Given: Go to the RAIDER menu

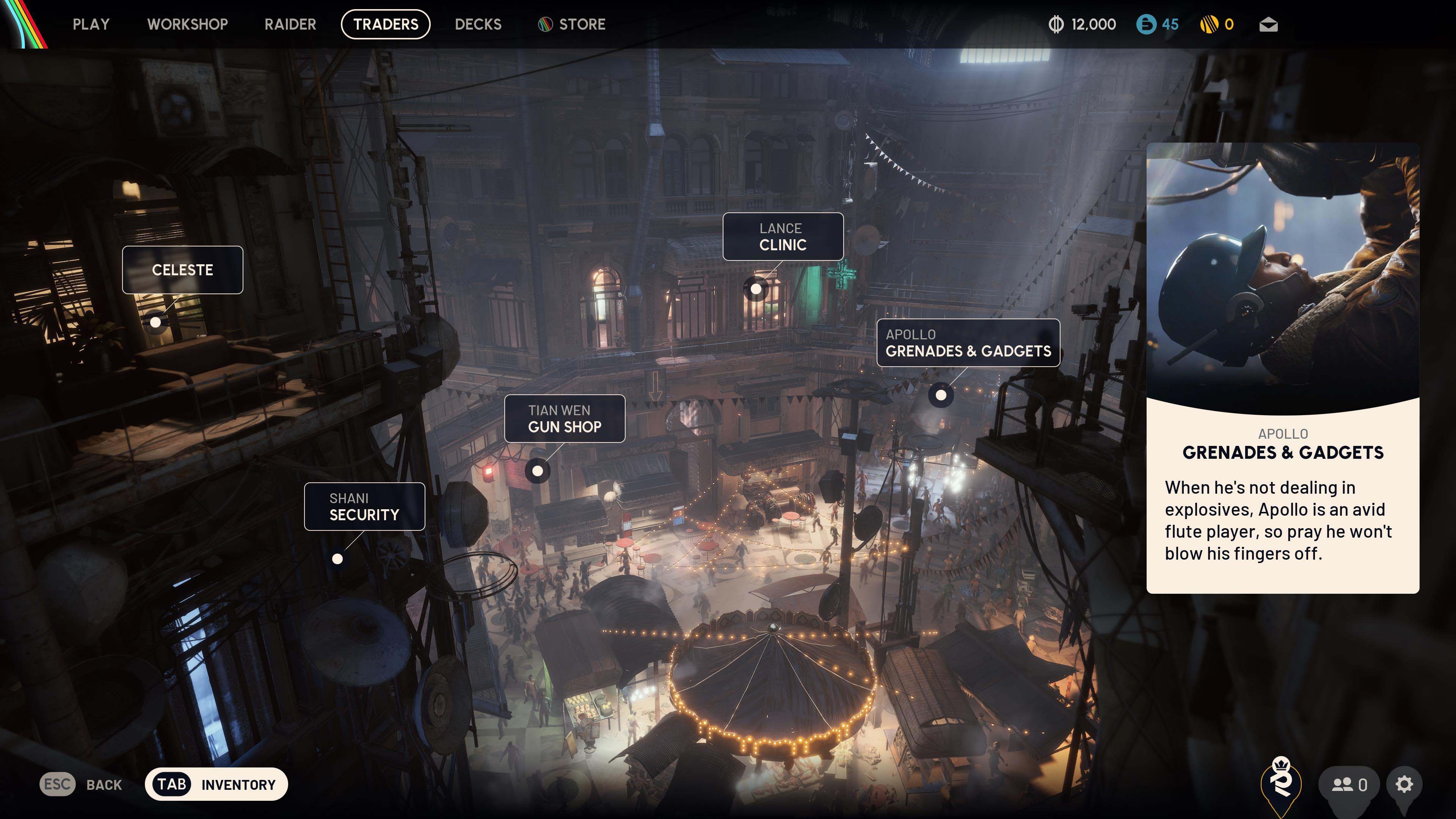Looking at the screenshot, I should point(290,24).
